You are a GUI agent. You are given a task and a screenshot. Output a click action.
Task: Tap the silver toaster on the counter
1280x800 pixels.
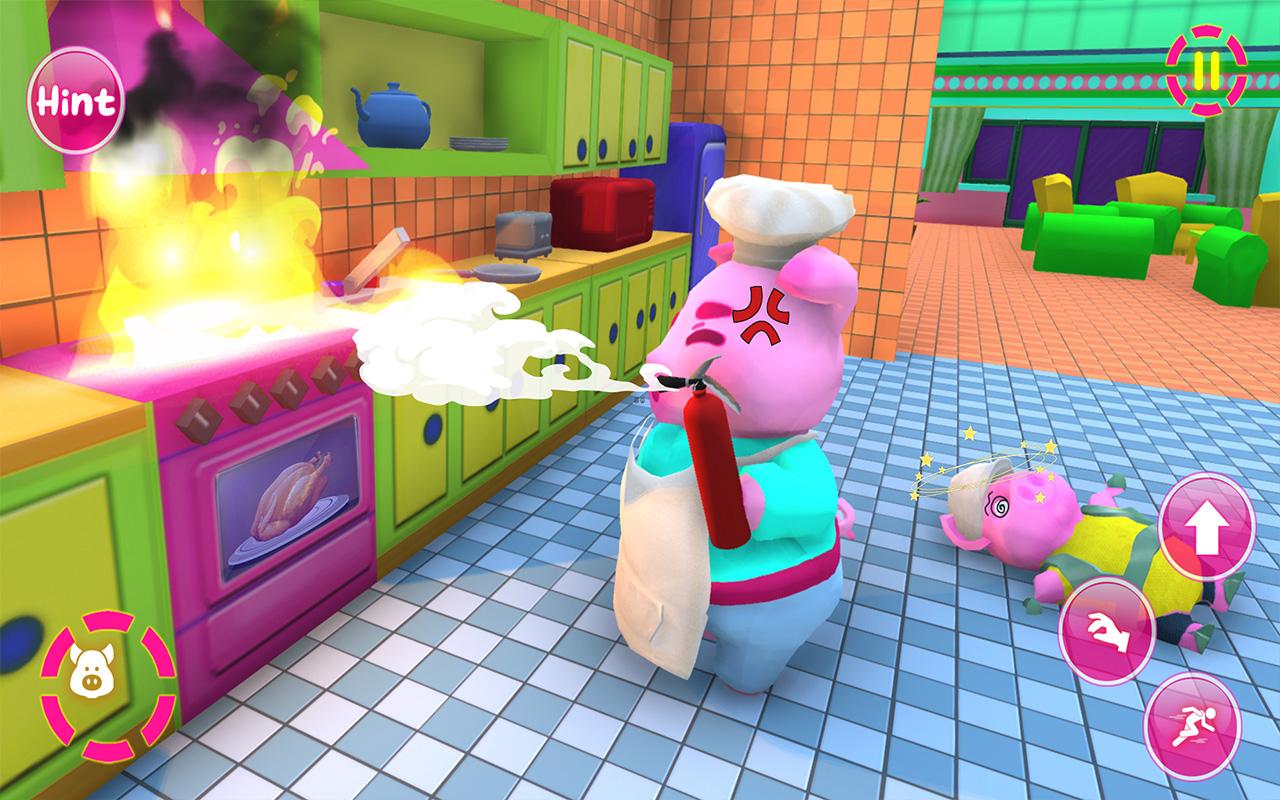pyautogui.click(x=525, y=235)
